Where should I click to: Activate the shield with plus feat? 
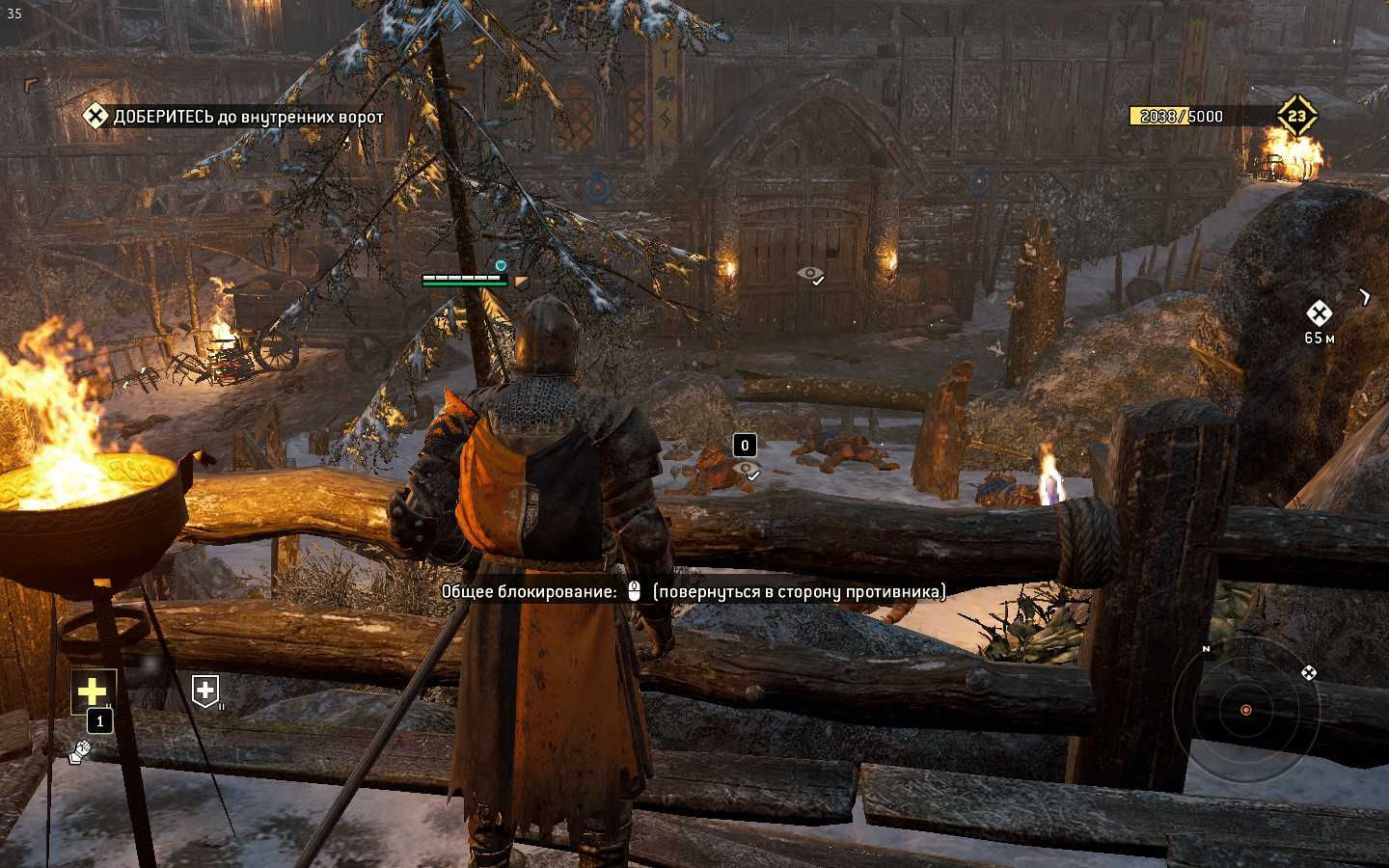pos(205,691)
